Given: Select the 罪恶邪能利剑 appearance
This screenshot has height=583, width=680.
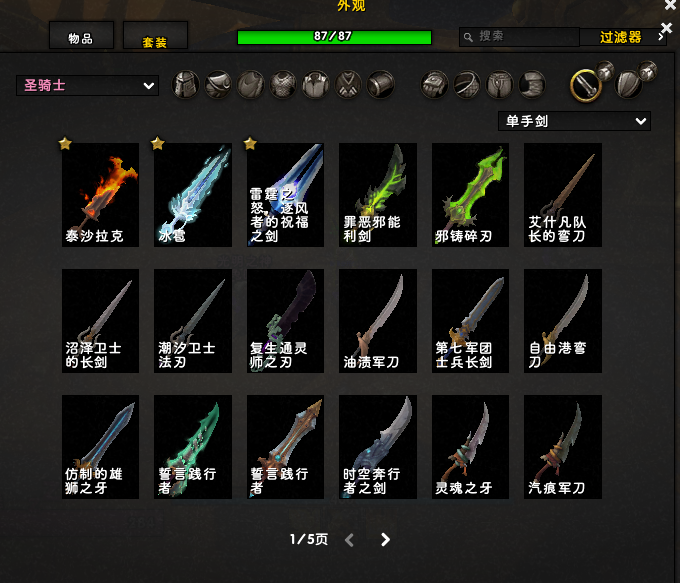Looking at the screenshot, I should (378, 194).
